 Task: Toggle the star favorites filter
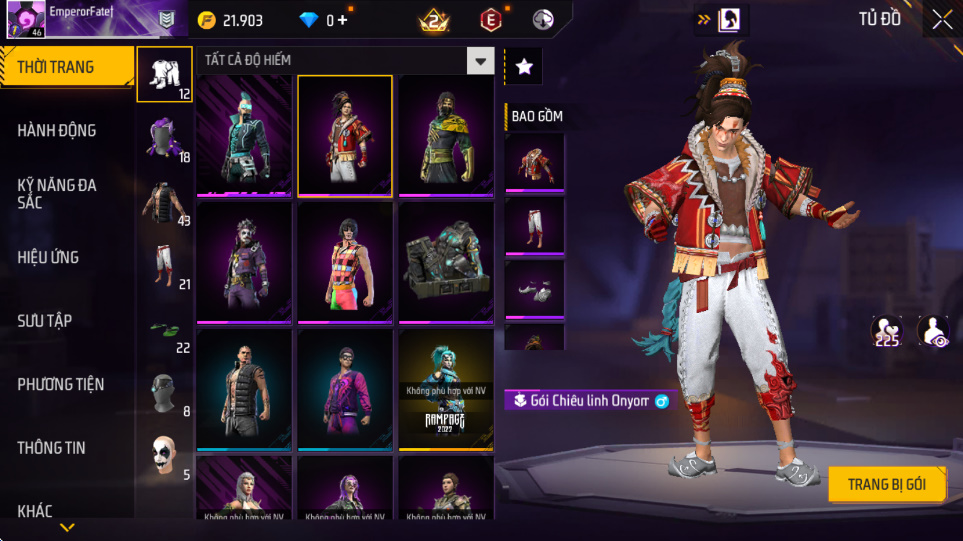(x=524, y=67)
